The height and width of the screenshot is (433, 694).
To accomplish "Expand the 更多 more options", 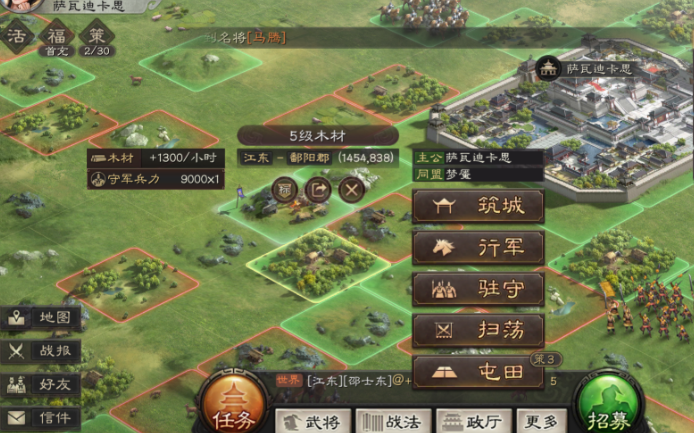I will pos(543,421).
